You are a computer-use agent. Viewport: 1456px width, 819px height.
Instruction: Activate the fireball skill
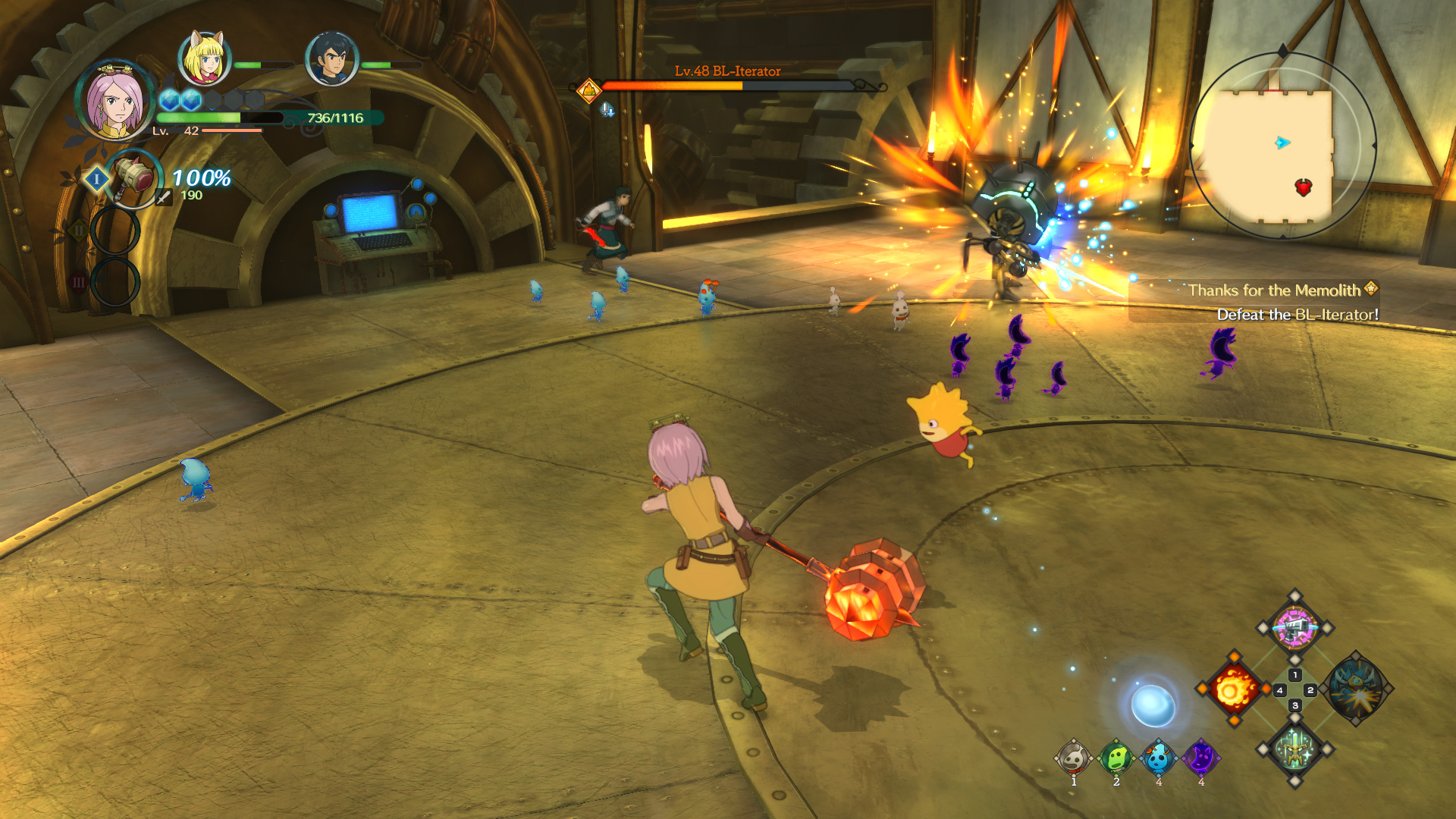pos(1233,689)
